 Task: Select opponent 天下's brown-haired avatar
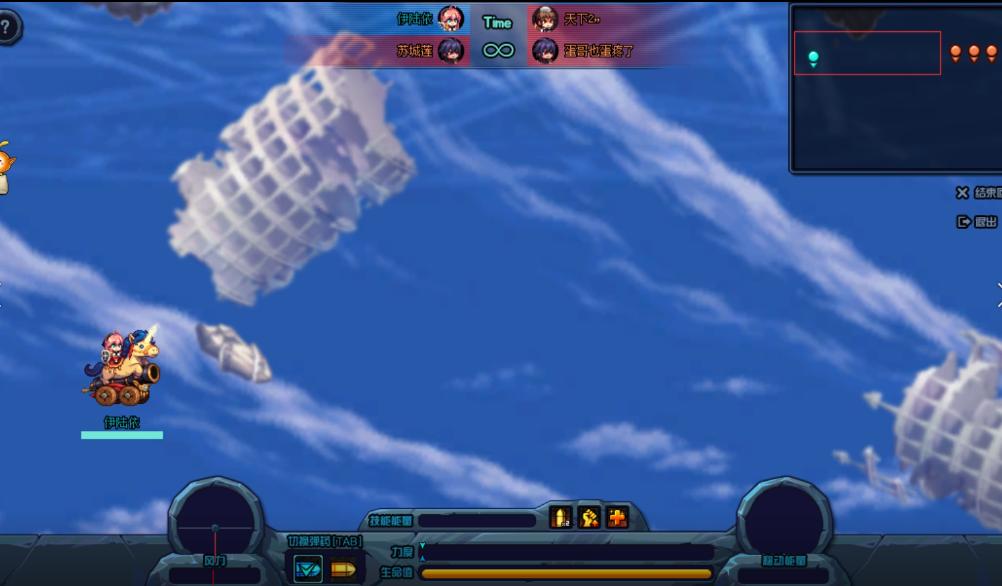545,19
